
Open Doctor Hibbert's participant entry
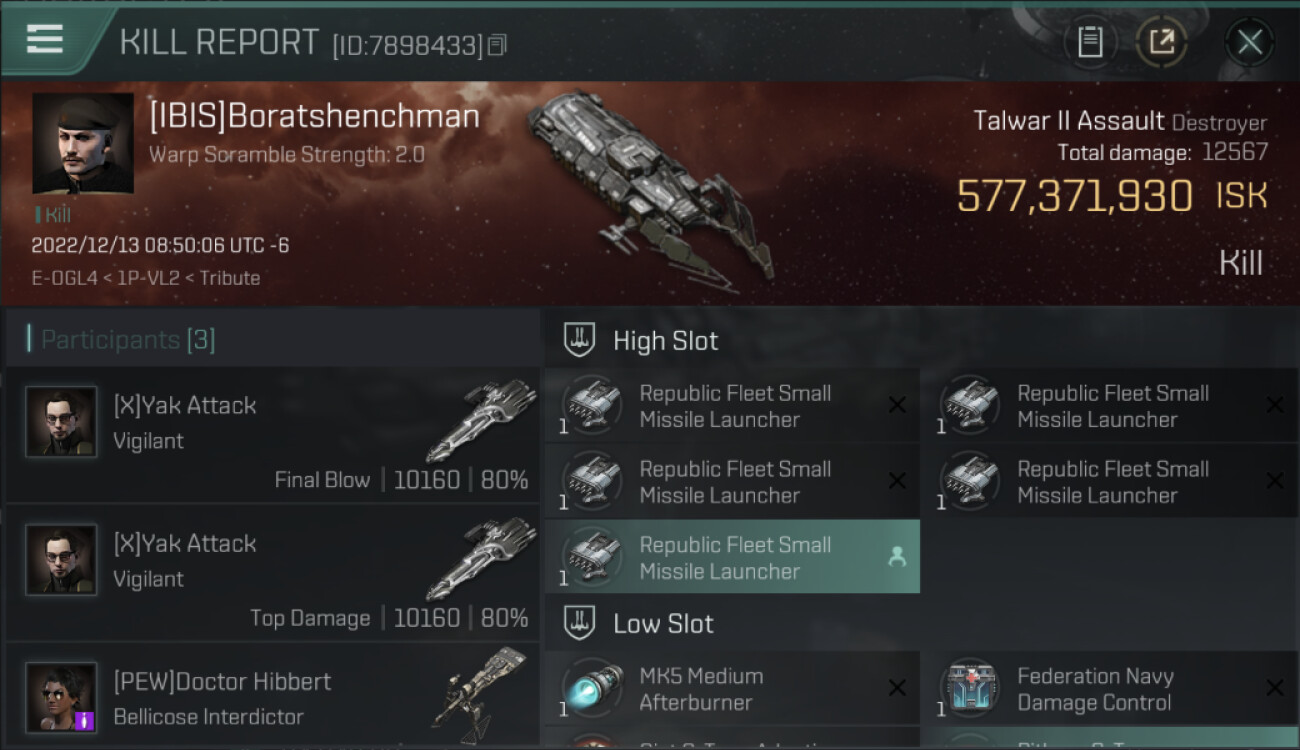click(272, 698)
